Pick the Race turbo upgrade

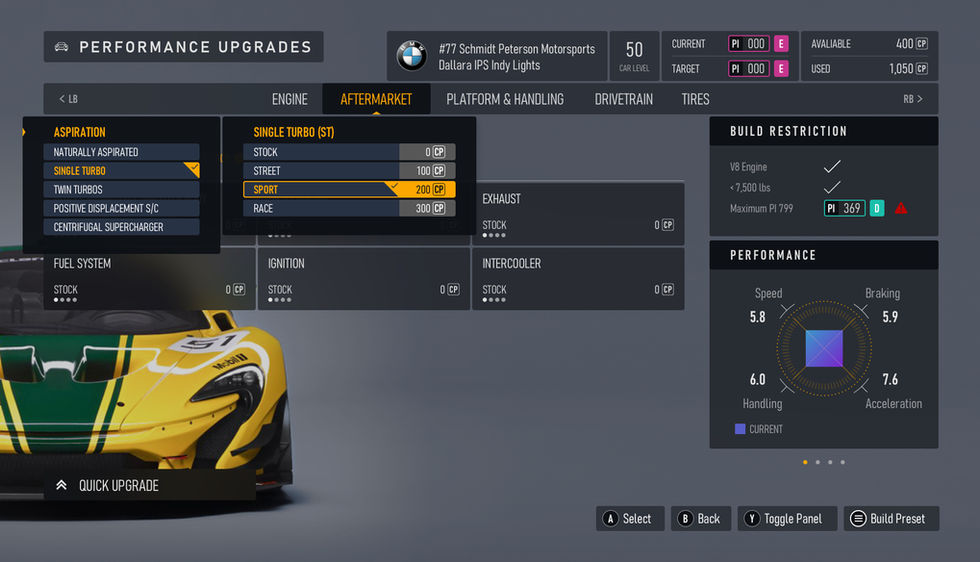pos(349,208)
